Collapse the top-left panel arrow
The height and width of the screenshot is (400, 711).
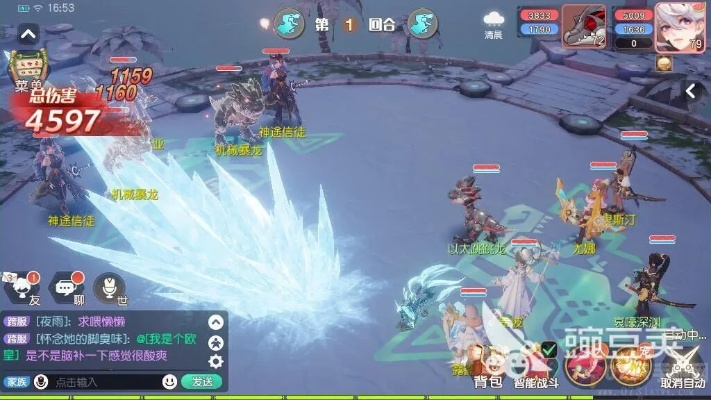28,33
